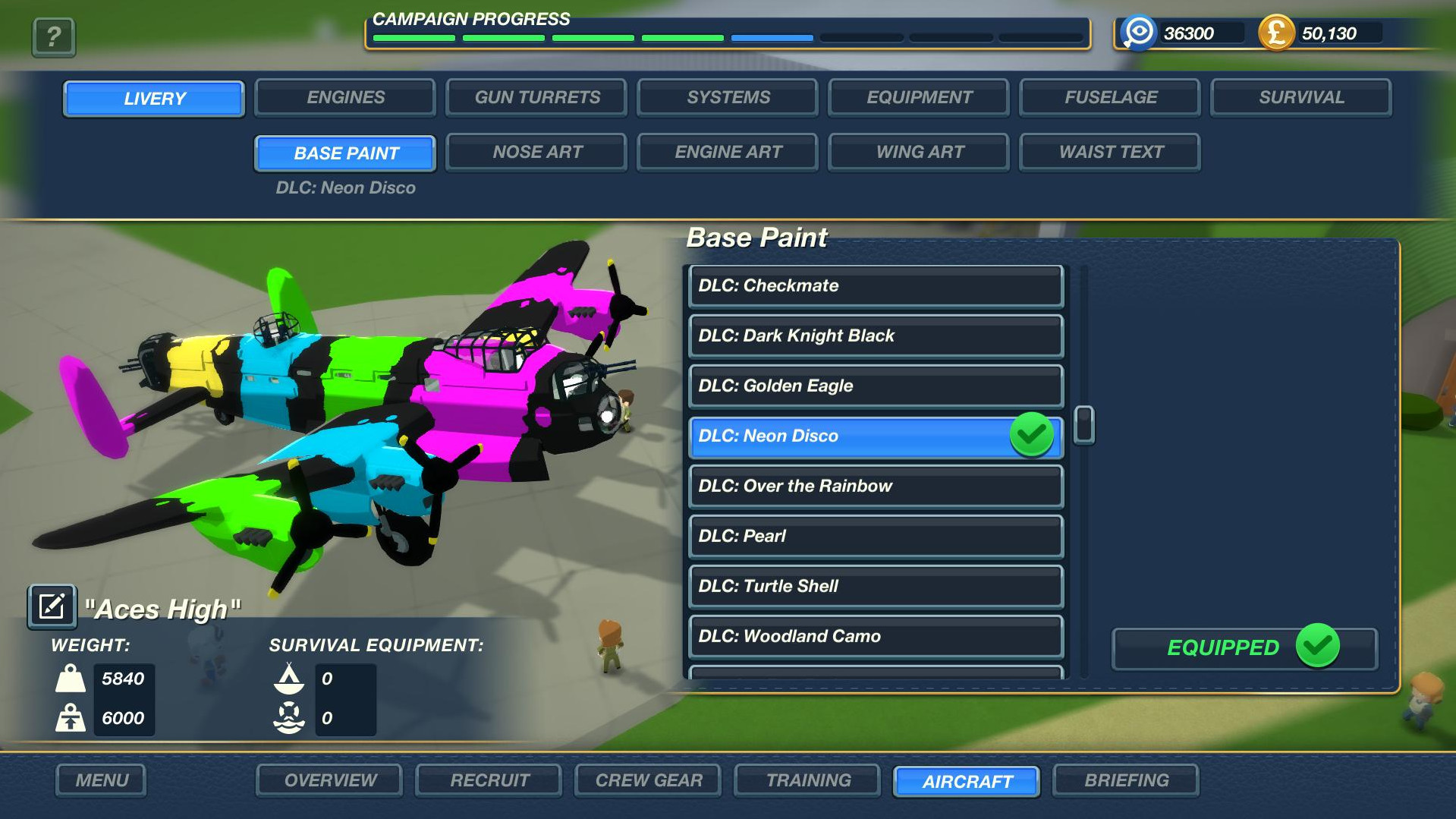Open the question mark help button

coord(53,36)
